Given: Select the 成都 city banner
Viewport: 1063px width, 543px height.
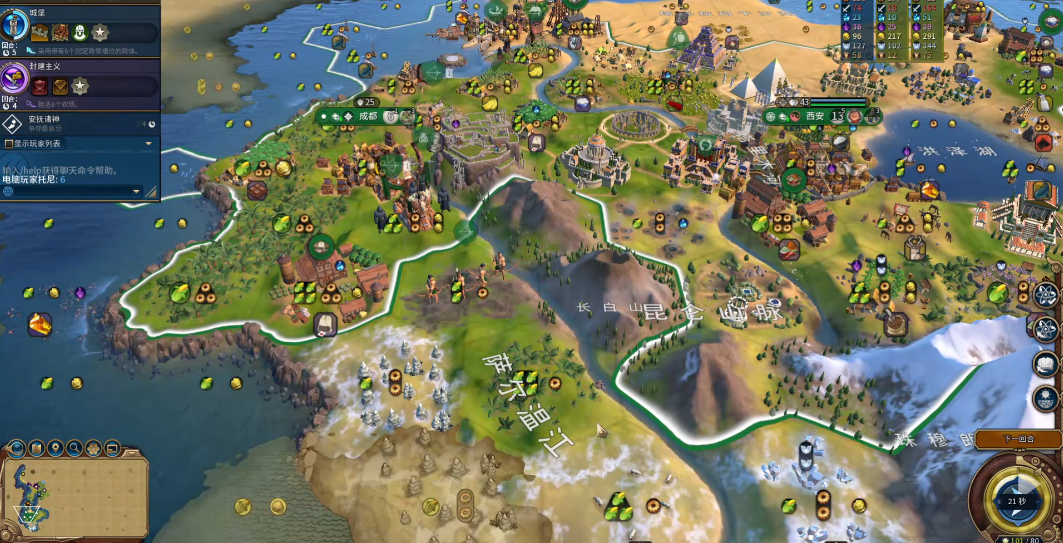Looking at the screenshot, I should pyautogui.click(x=368, y=116).
